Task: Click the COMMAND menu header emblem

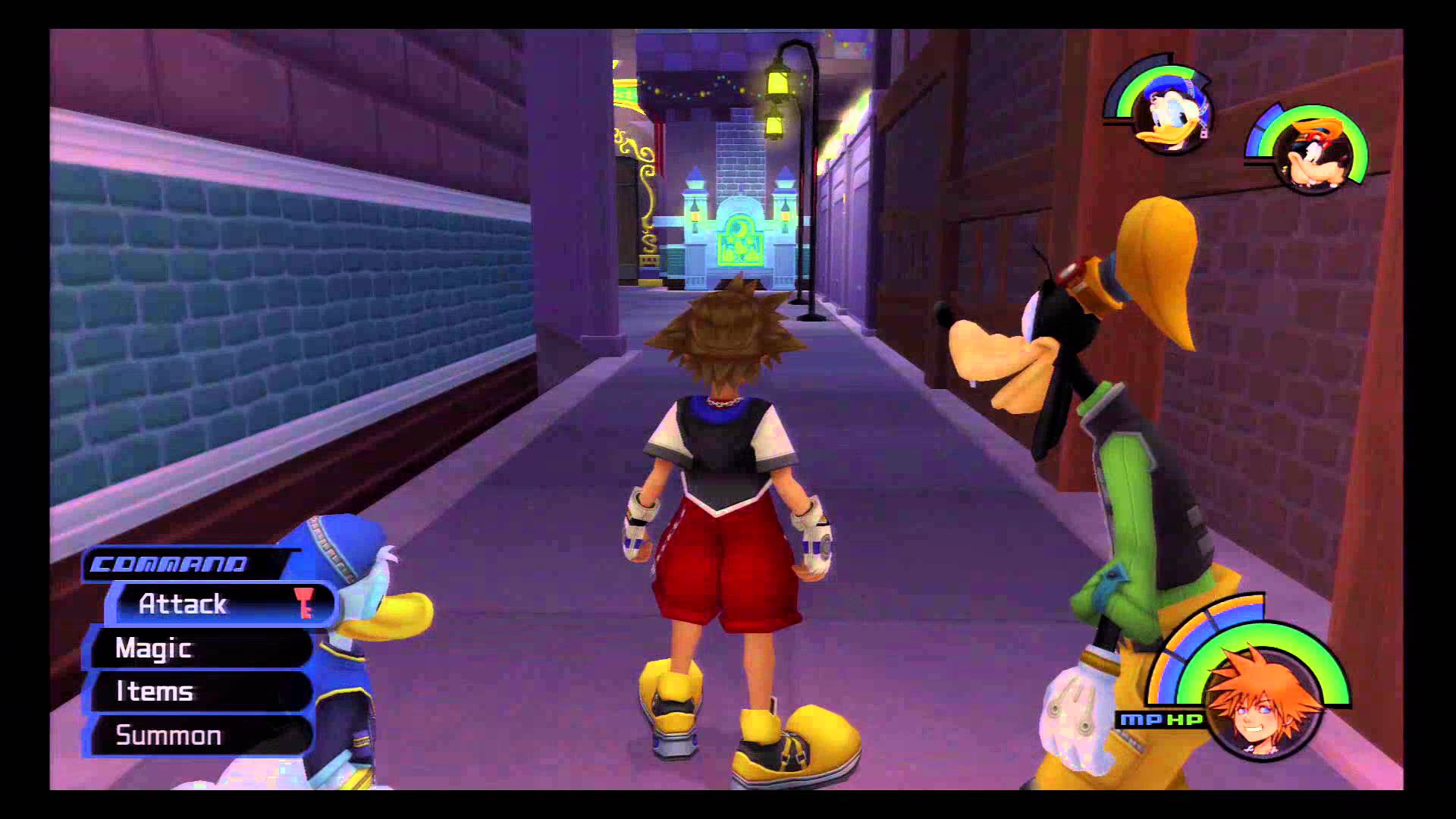Action: [x=168, y=564]
